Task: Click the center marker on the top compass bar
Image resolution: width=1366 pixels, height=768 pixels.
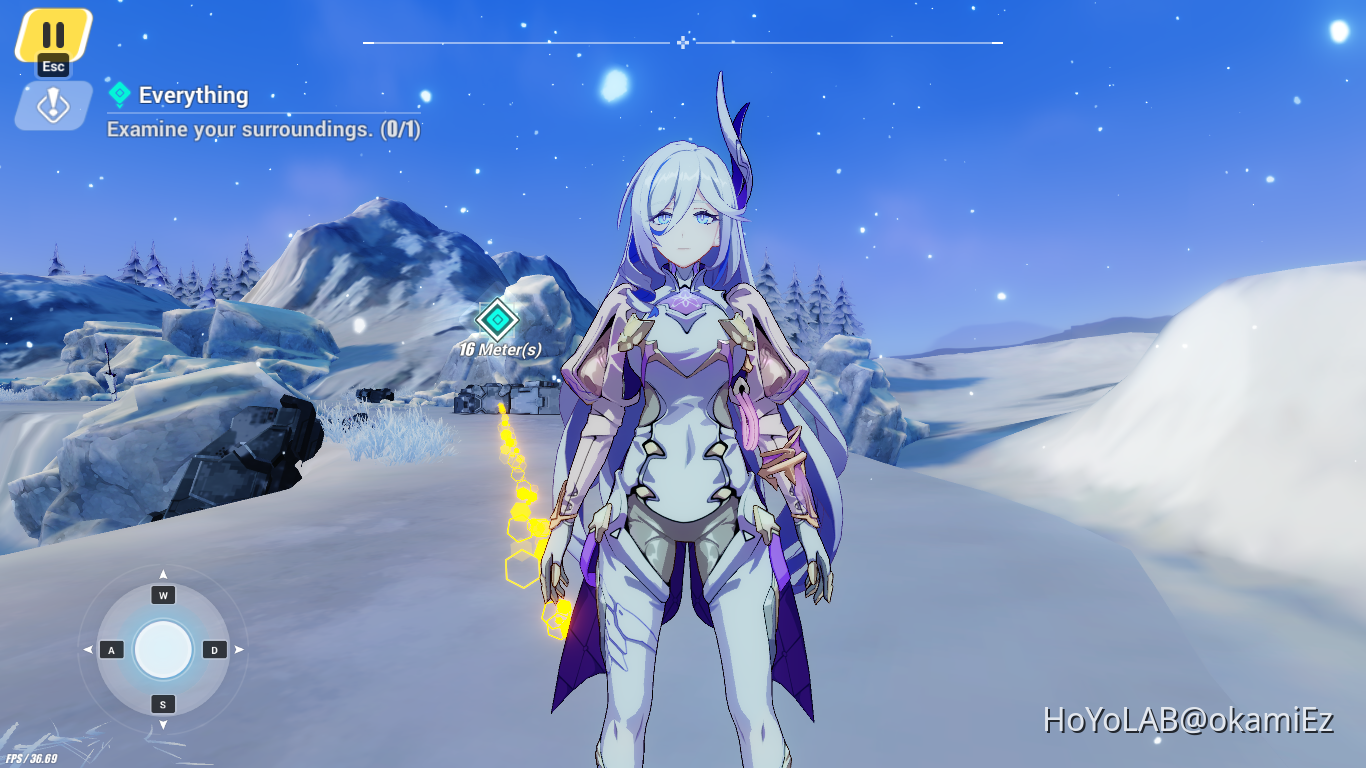Action: [x=683, y=42]
